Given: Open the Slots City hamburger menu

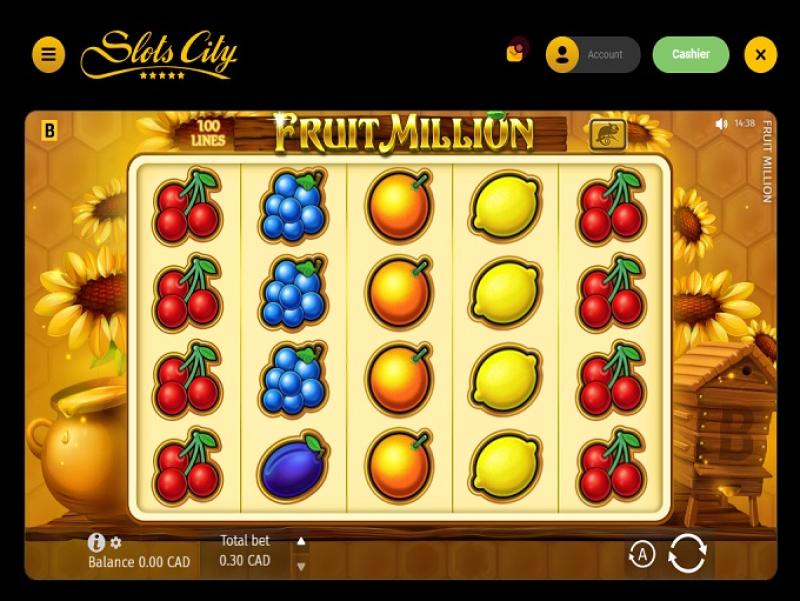Looking at the screenshot, I should [48, 55].
